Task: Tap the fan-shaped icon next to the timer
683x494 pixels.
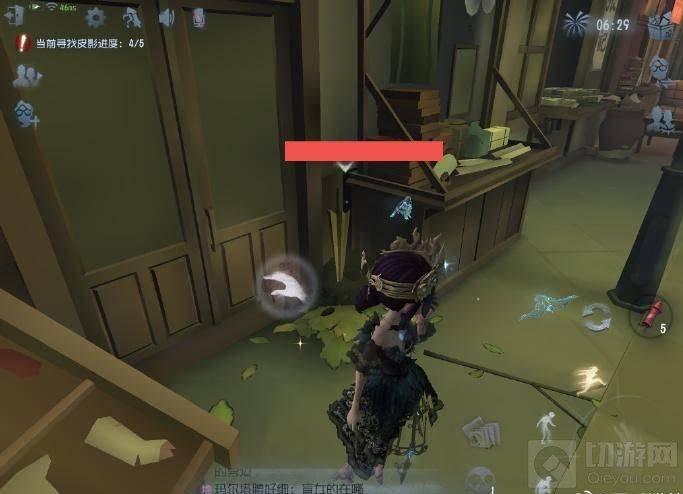Action: click(577, 23)
